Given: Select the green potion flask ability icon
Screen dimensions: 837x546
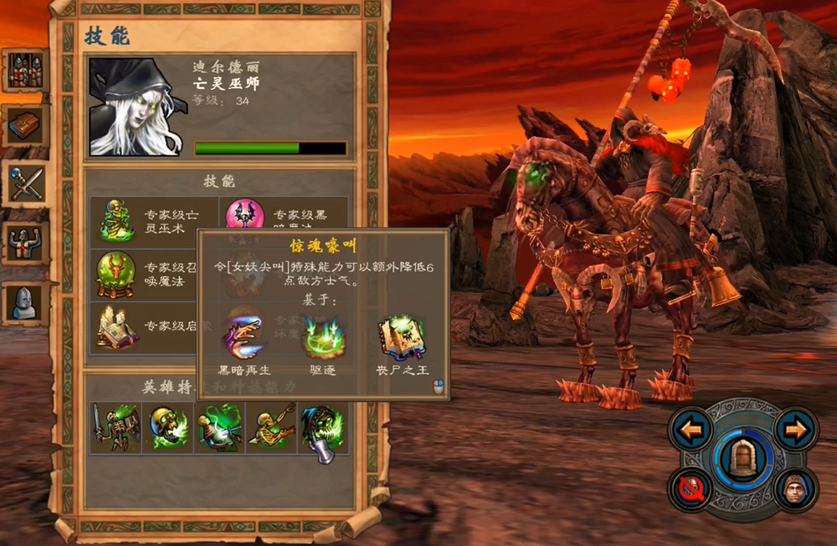Looking at the screenshot, I should pyautogui.click(x=219, y=428).
